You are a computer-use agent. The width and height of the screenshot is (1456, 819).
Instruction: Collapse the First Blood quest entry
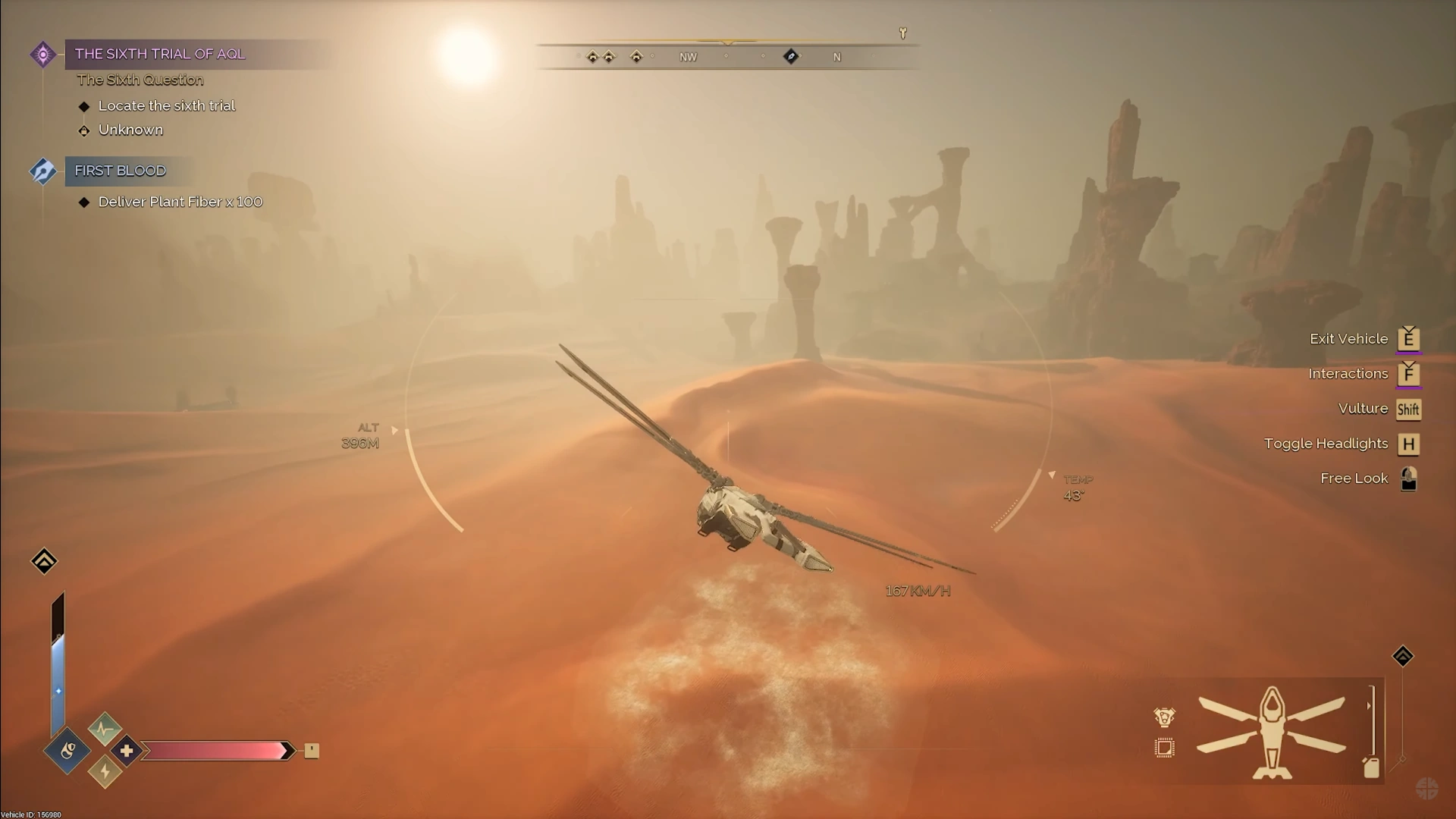tap(119, 171)
